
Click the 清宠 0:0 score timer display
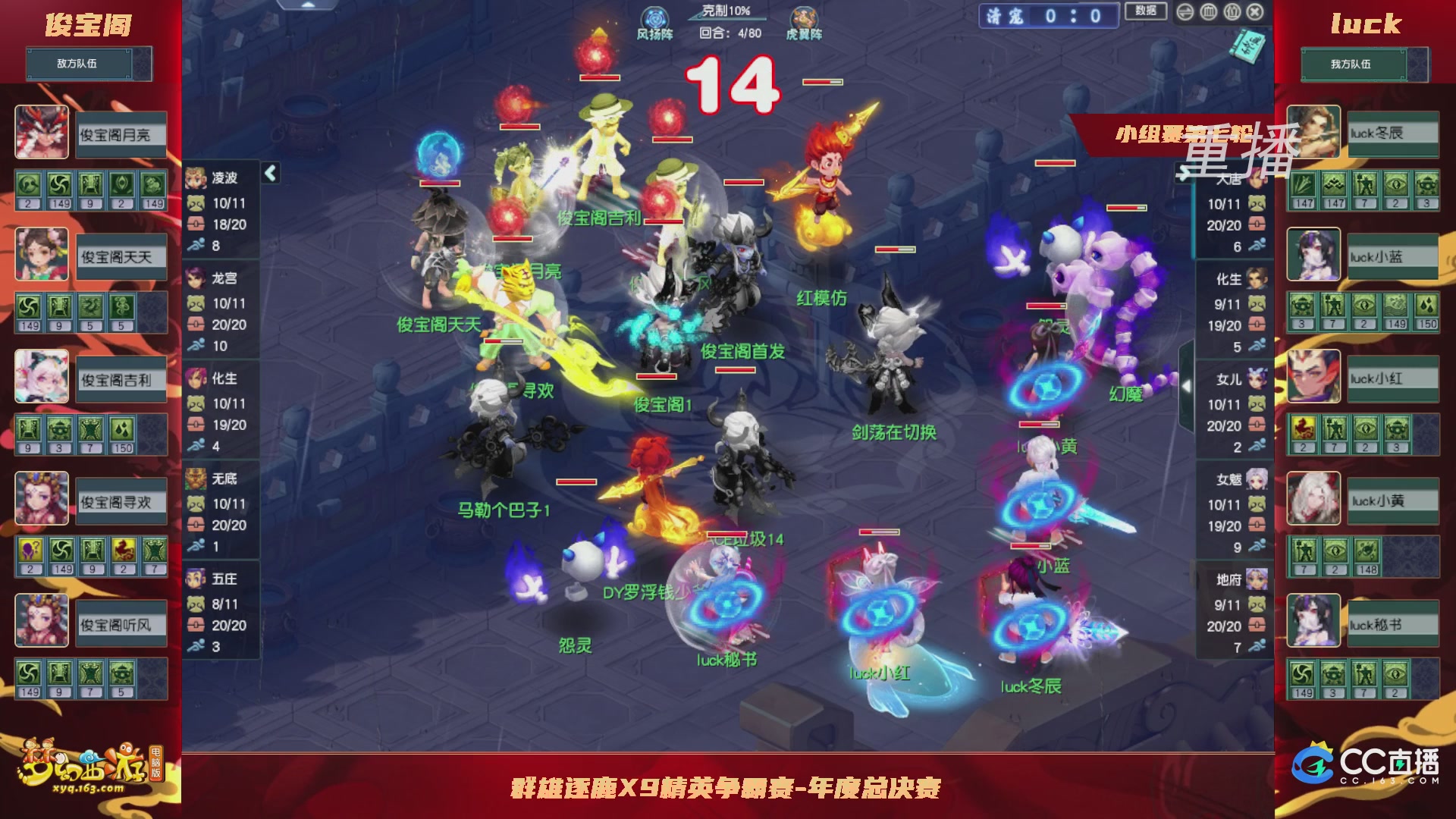point(1048,16)
